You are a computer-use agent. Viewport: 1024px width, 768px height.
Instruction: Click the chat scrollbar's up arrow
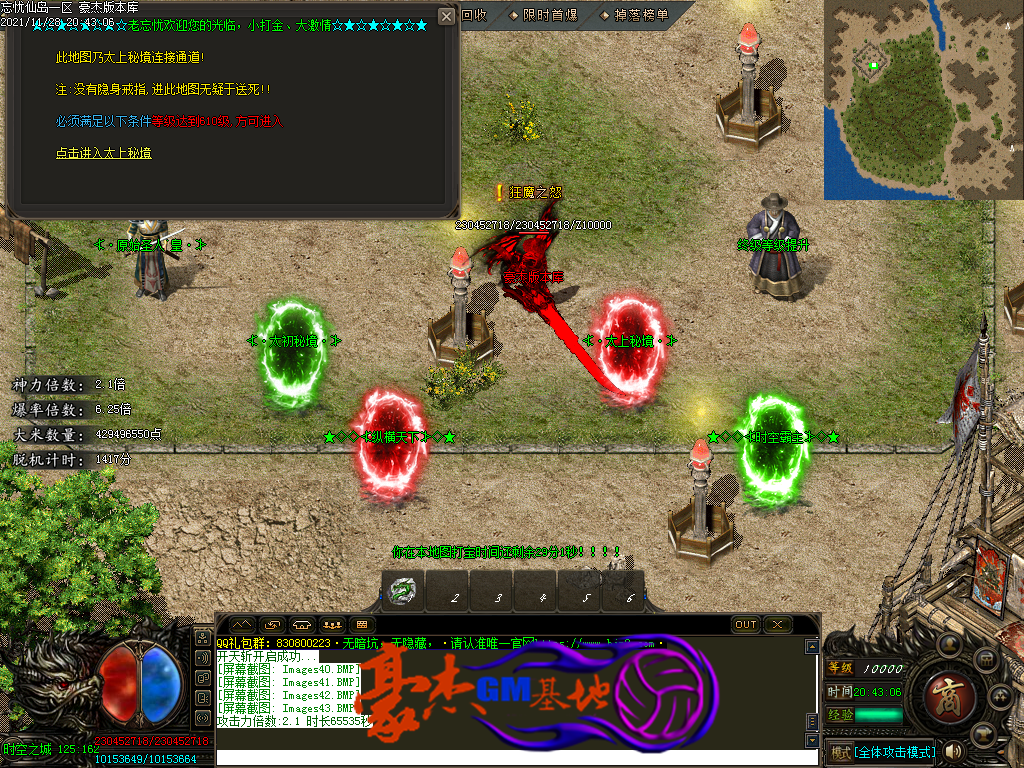click(x=812, y=646)
